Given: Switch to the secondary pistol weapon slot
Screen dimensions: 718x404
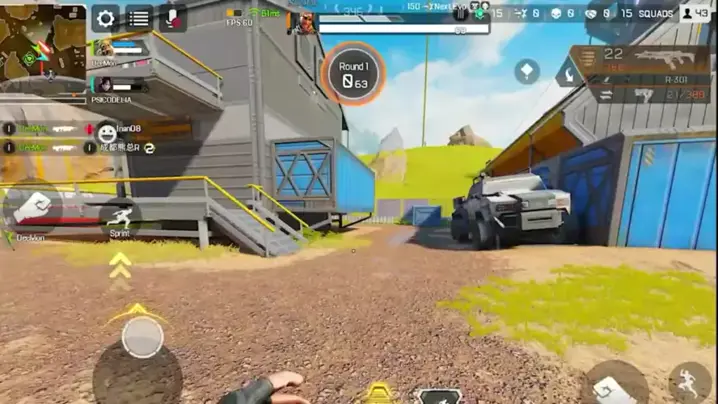Looking at the screenshot, I should (645, 95).
